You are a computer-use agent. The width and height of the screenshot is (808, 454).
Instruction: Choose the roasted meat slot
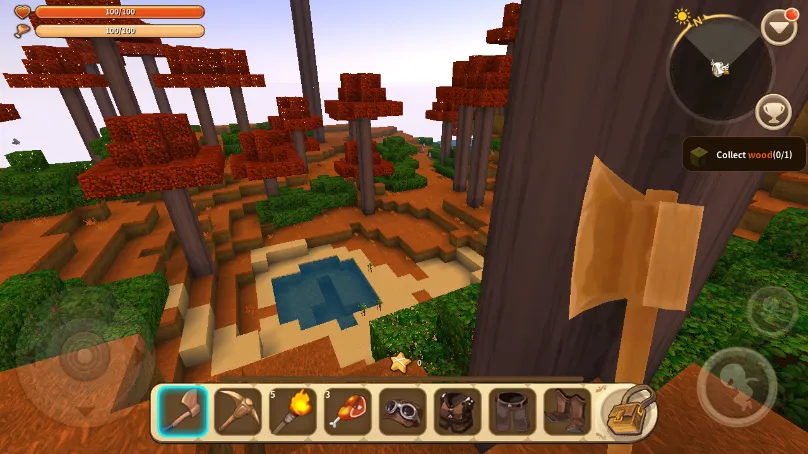tap(348, 411)
